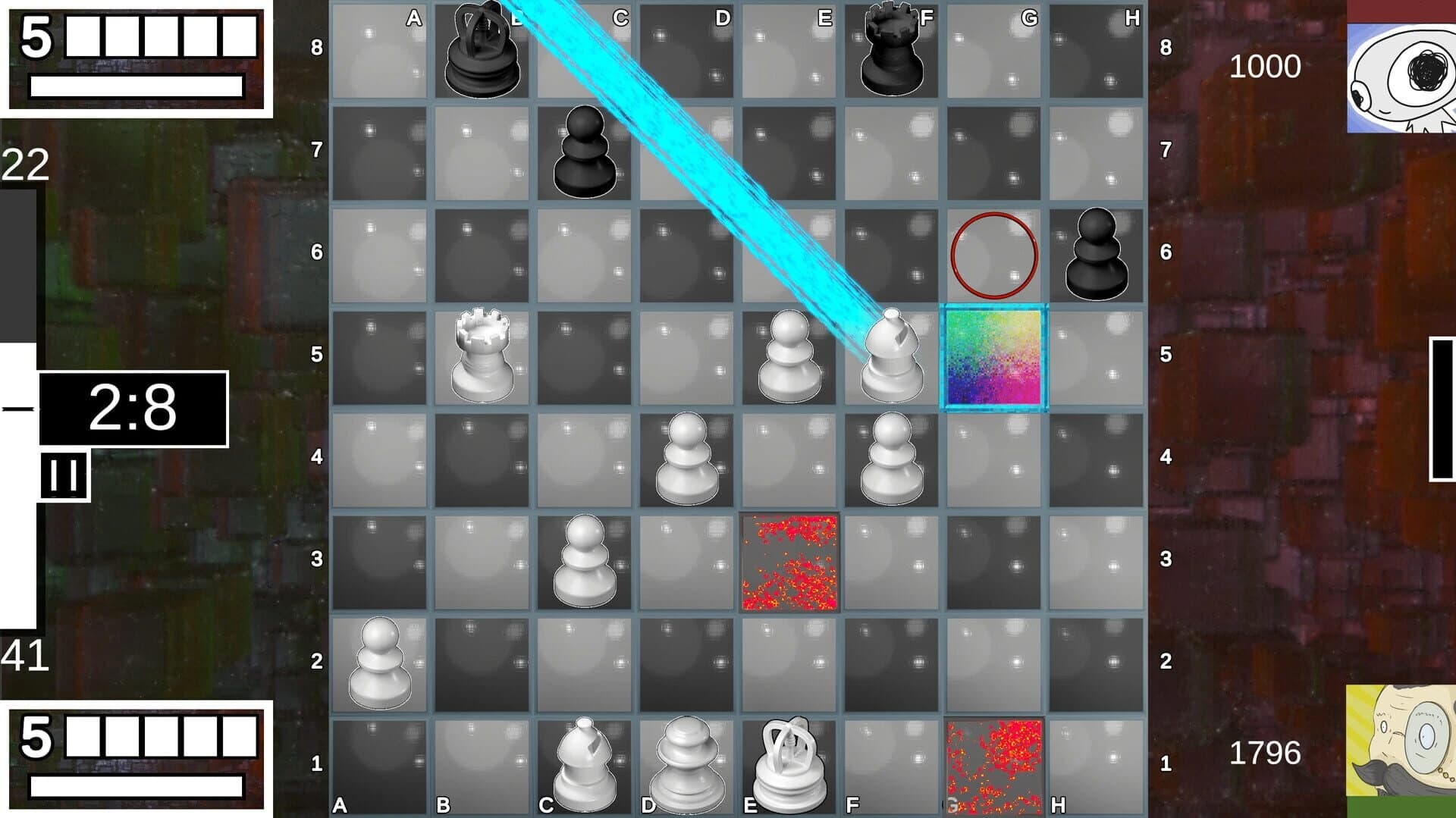The image size is (1456, 818).
Task: Select the white bishop on F5
Action: pos(891,356)
